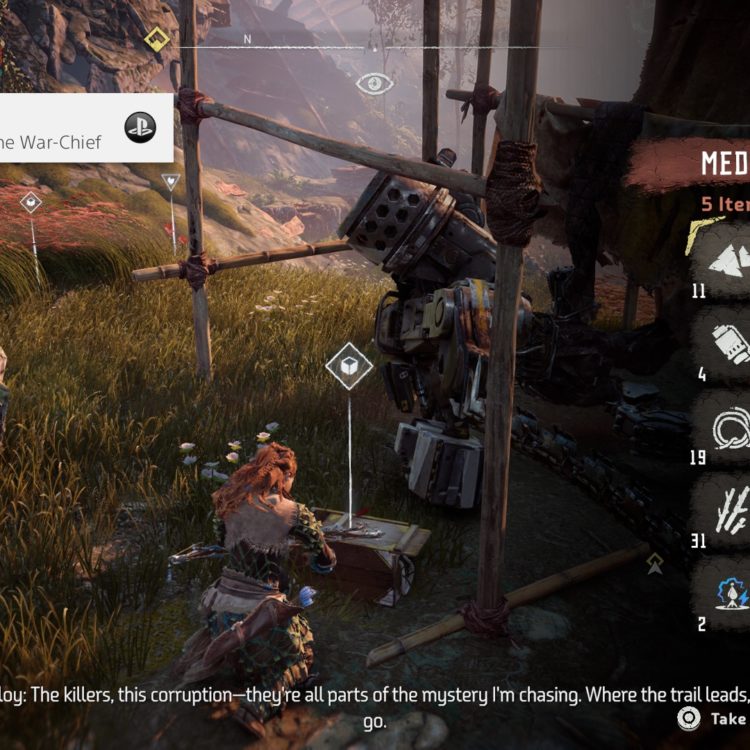Click the compass bar's north indicator

(x=247, y=40)
